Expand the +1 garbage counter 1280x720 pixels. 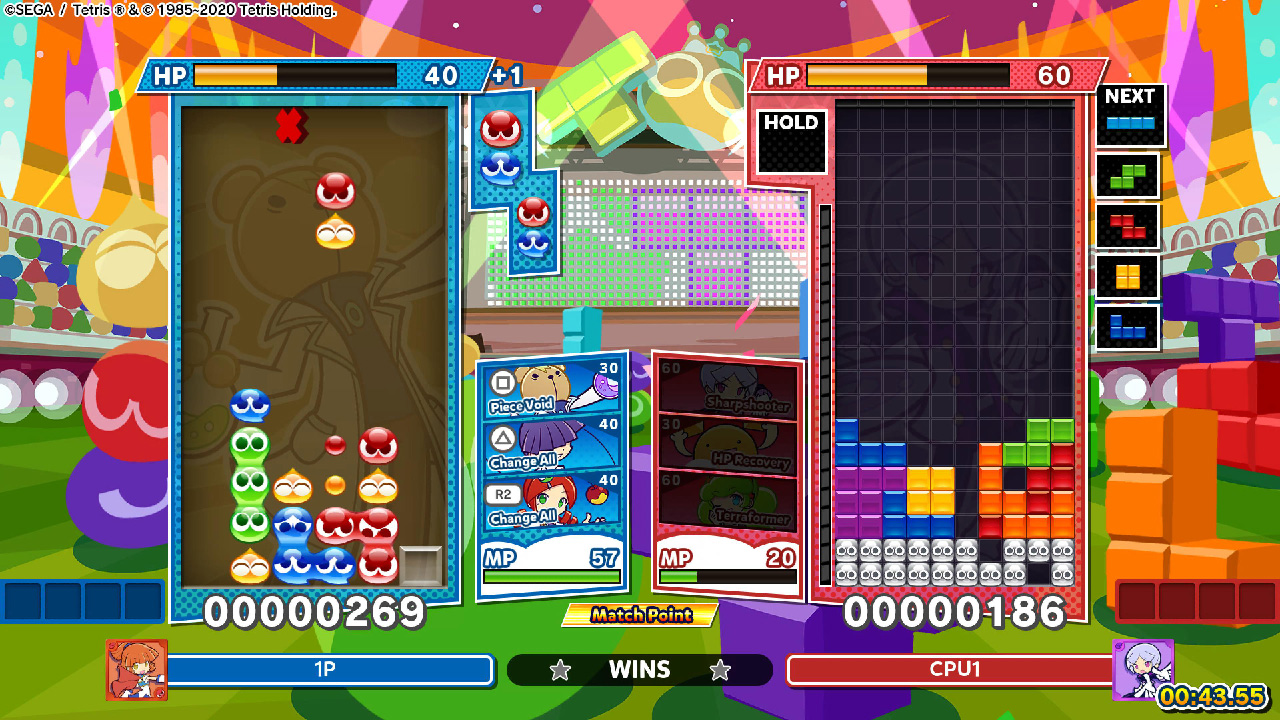(508, 73)
